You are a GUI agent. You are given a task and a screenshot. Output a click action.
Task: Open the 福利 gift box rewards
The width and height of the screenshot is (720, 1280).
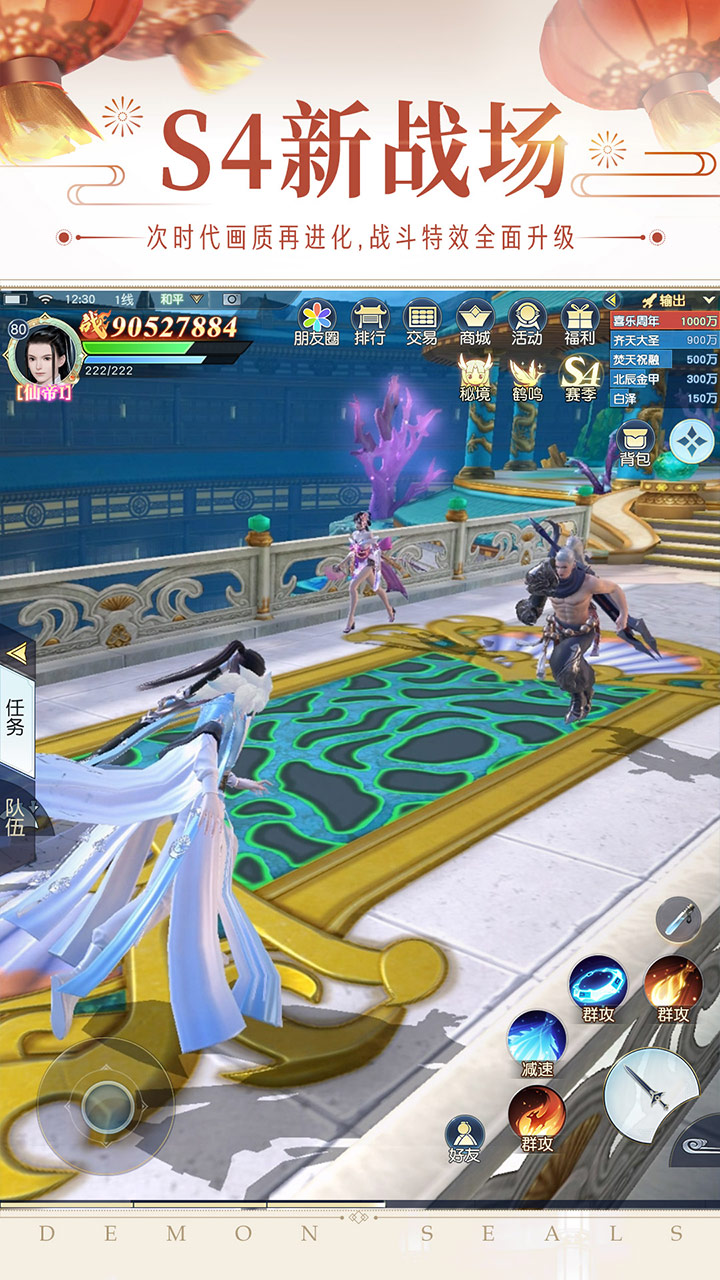[x=579, y=321]
